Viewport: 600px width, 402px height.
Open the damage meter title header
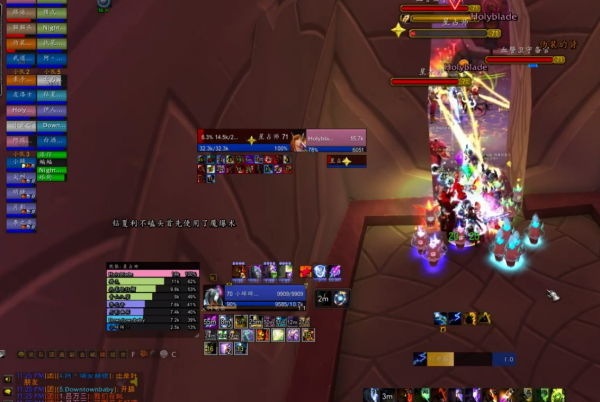click(x=152, y=266)
